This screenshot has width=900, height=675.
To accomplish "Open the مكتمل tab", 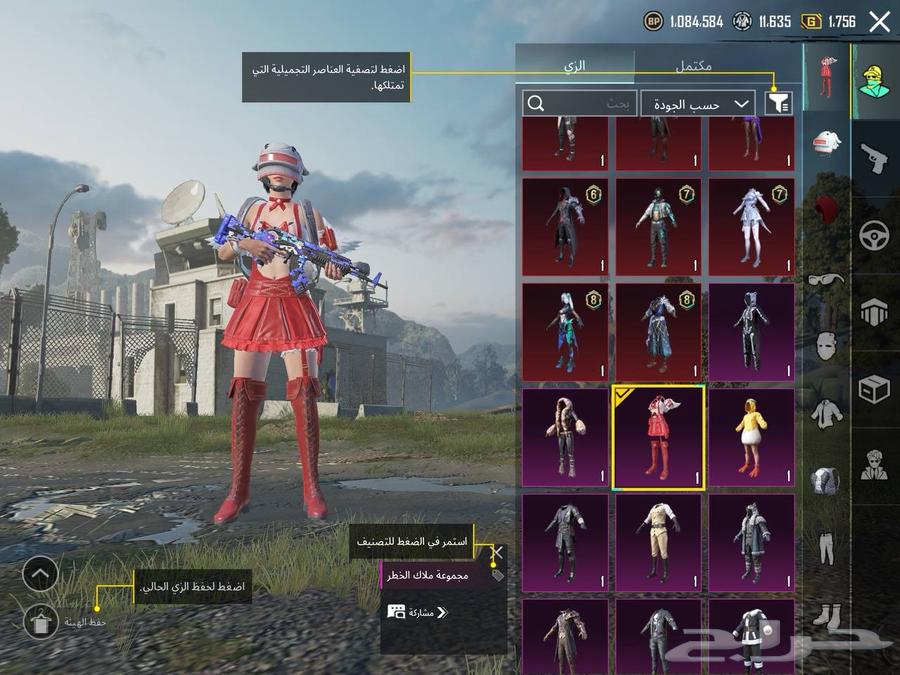I will pos(694,65).
